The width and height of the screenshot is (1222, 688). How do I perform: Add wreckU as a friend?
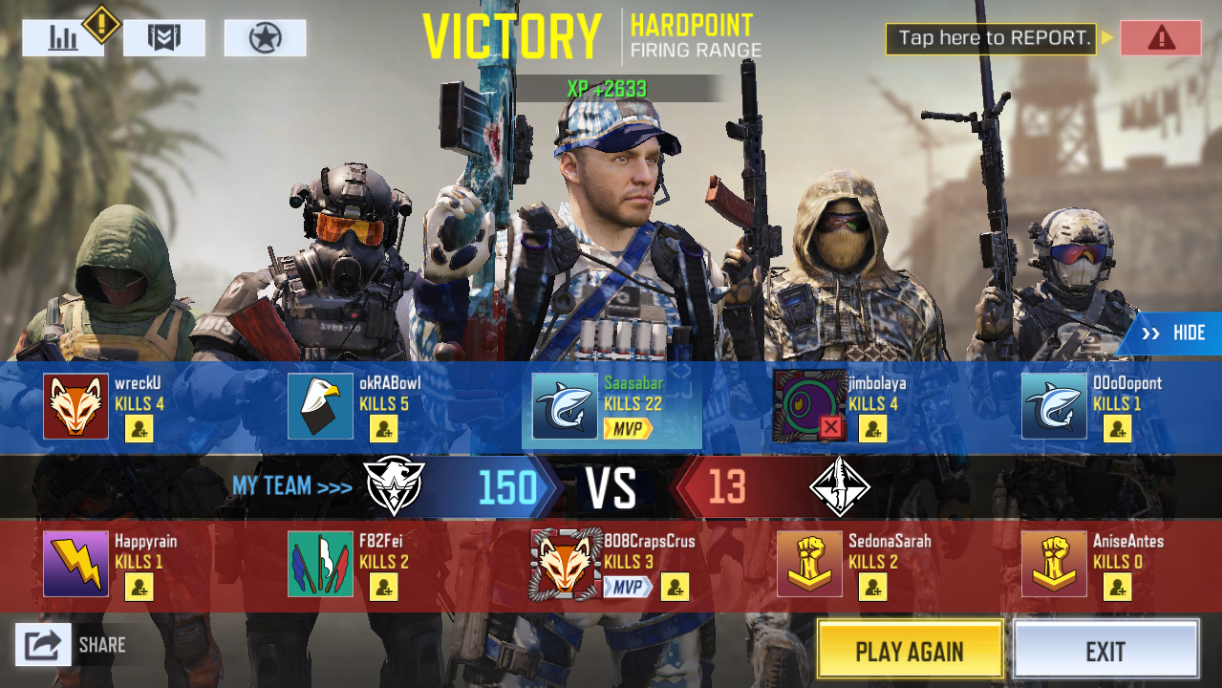tap(139, 429)
